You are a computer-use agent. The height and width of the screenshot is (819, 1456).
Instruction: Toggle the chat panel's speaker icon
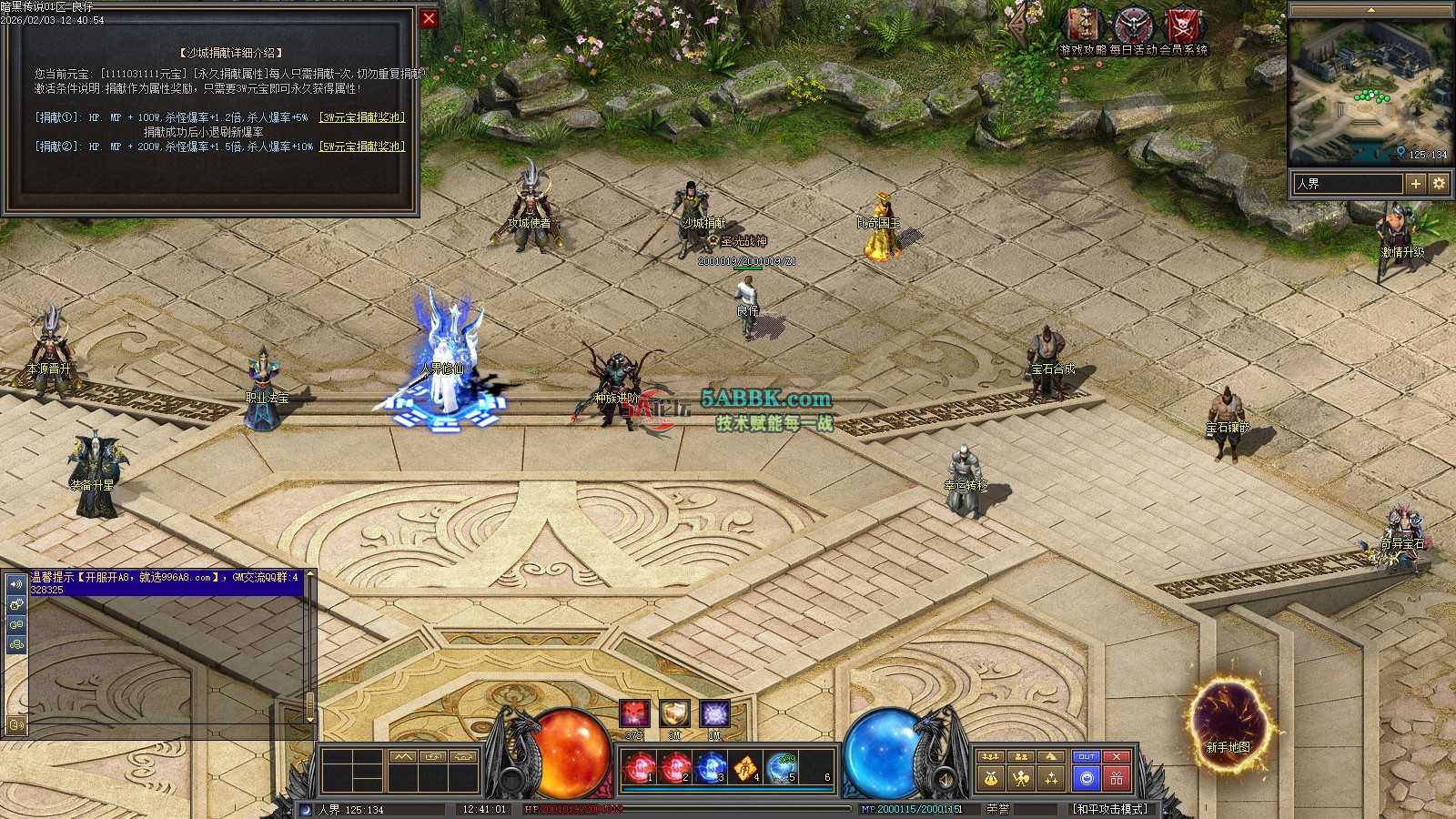[15, 583]
